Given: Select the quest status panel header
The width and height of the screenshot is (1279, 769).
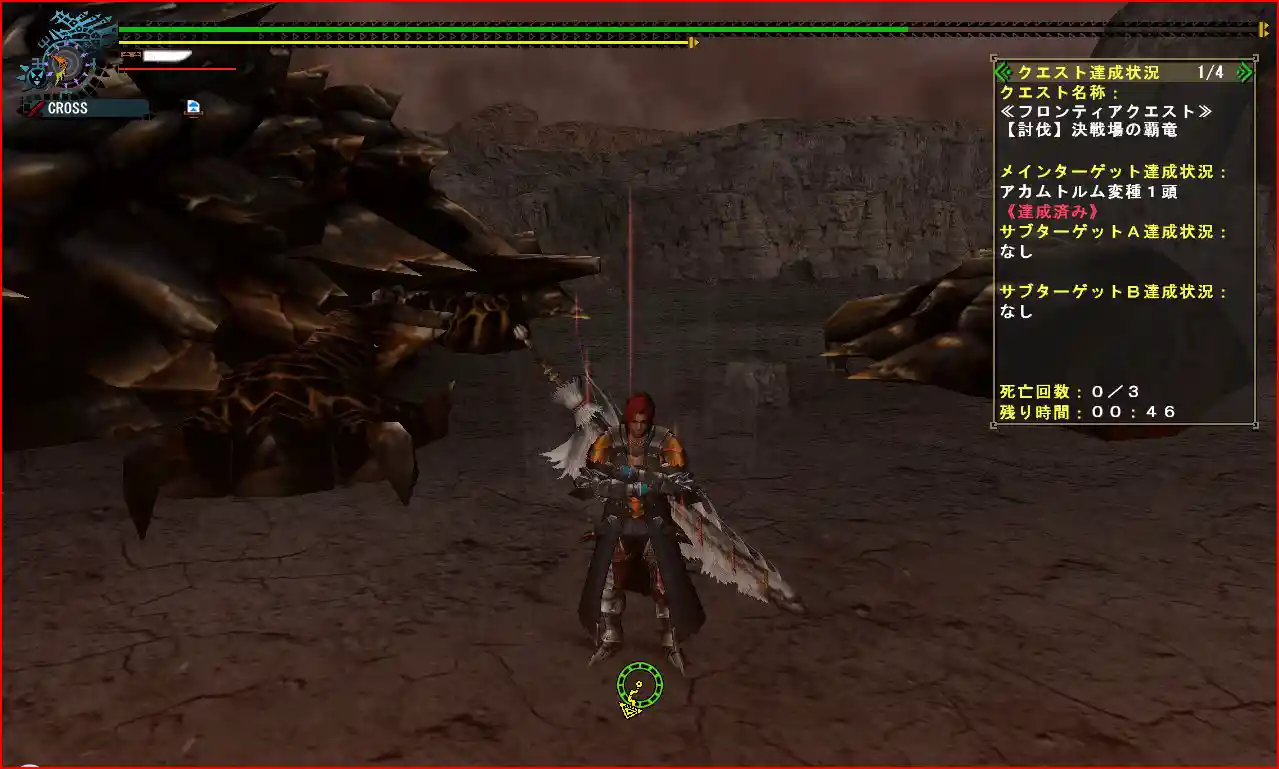Looking at the screenshot, I should click(x=1088, y=72).
